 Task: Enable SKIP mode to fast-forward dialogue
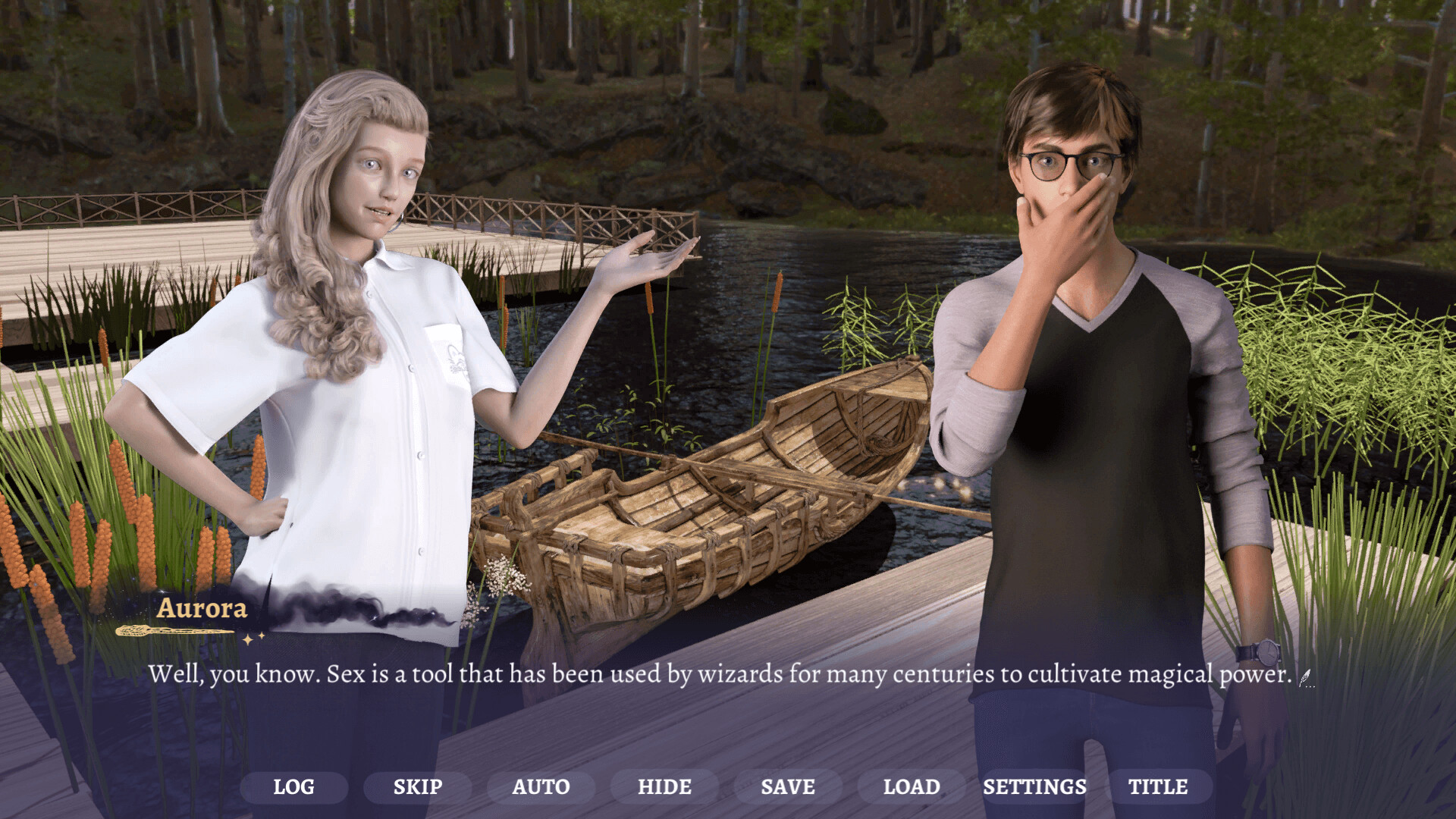417,786
